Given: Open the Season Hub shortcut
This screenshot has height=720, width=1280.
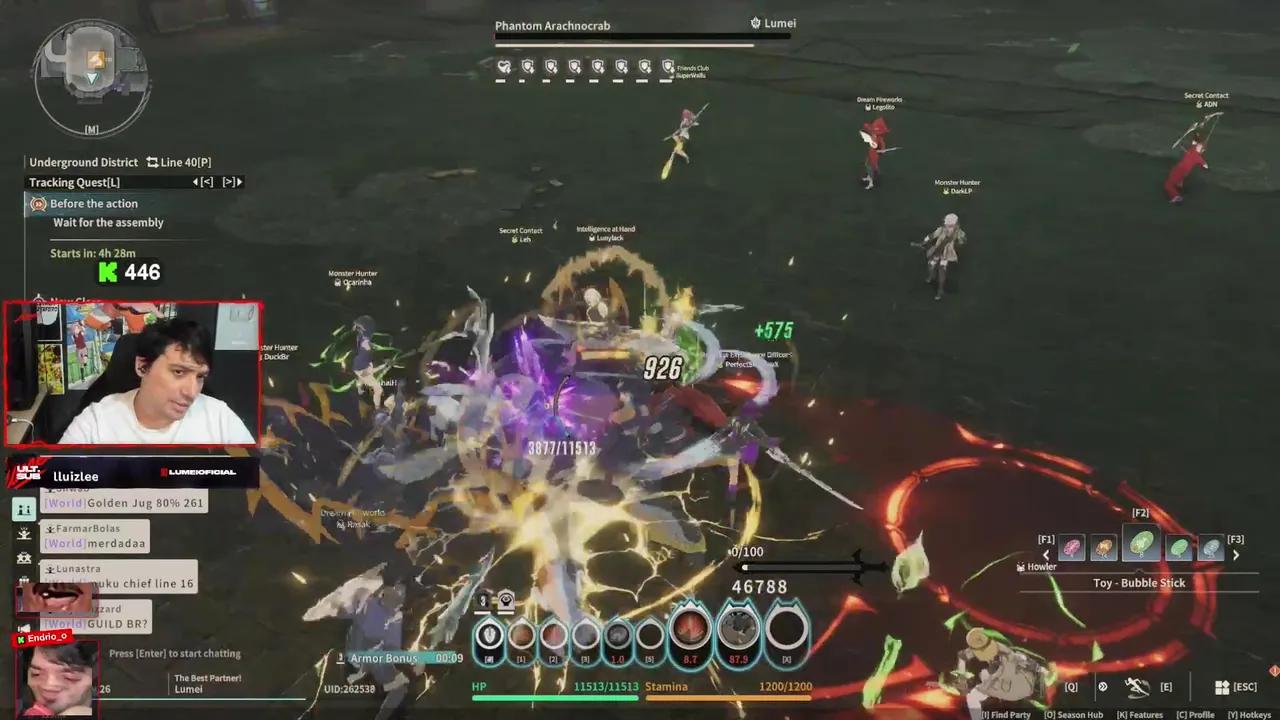Looking at the screenshot, I should [x=1076, y=715].
